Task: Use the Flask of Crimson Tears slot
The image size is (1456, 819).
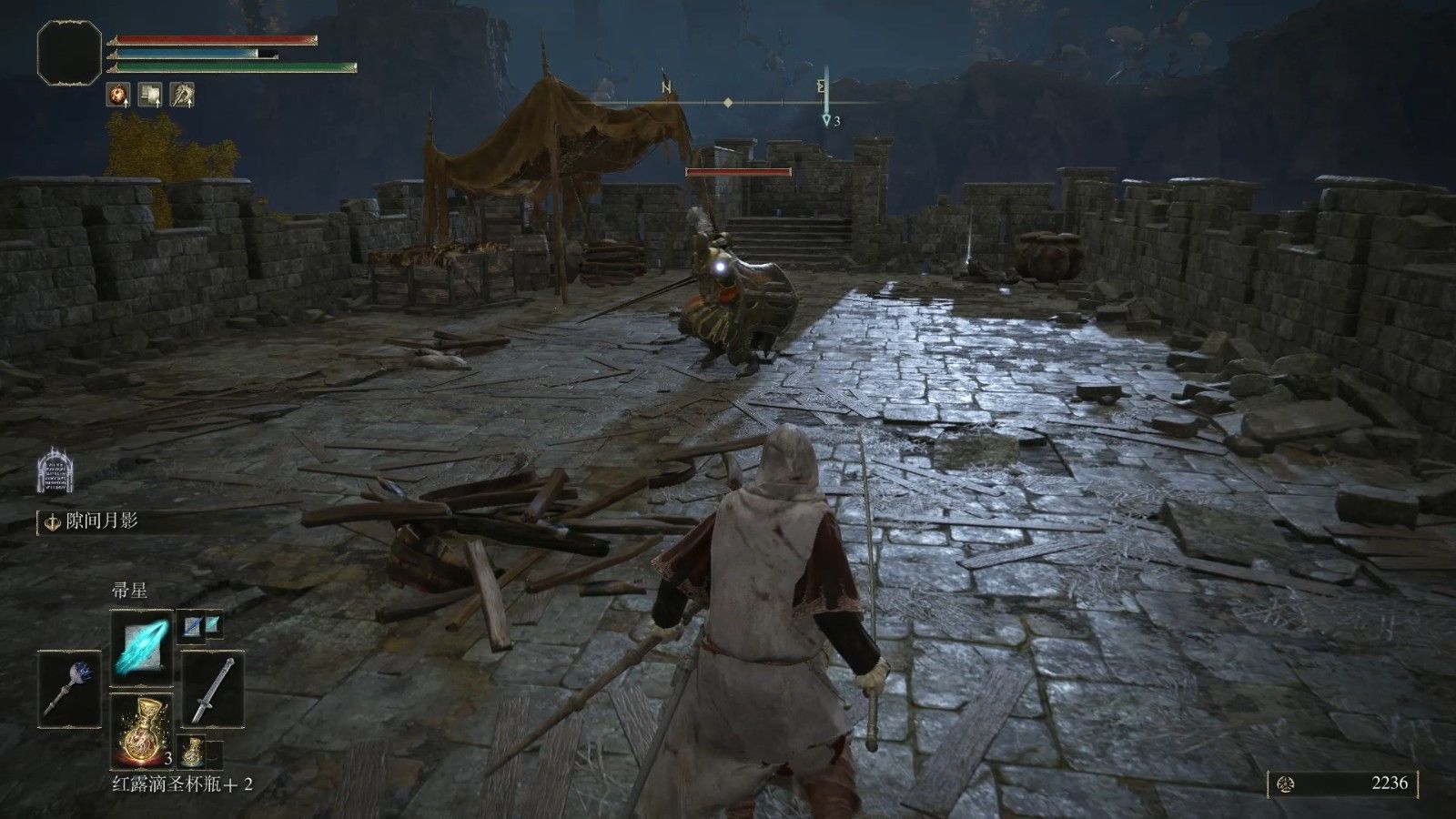Action: pyautogui.click(x=141, y=730)
